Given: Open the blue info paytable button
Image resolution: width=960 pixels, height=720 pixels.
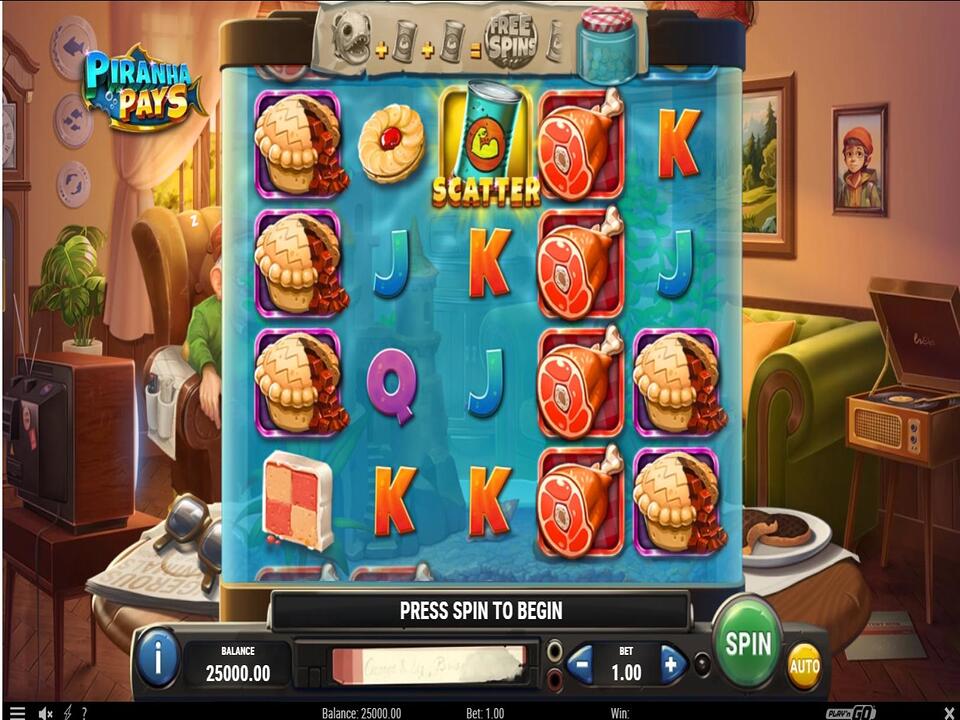Looking at the screenshot, I should click(157, 659).
